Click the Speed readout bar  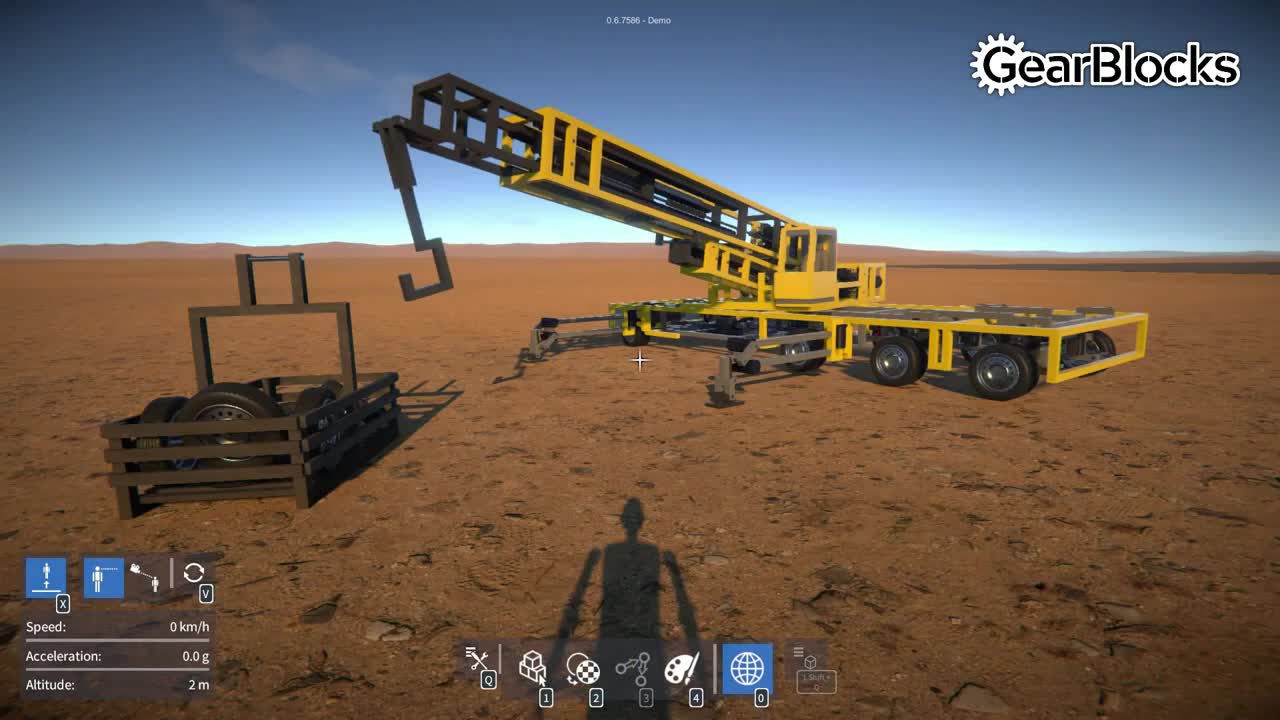(x=117, y=628)
